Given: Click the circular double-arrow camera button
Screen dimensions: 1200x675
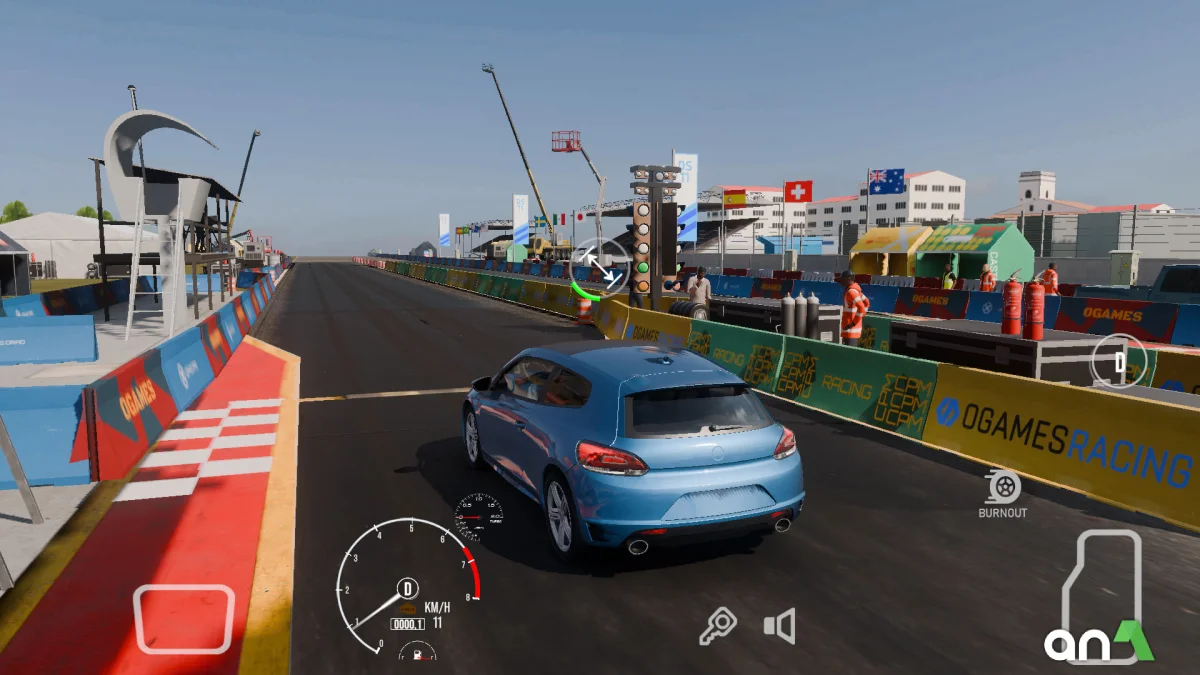Looking at the screenshot, I should coord(600,267).
